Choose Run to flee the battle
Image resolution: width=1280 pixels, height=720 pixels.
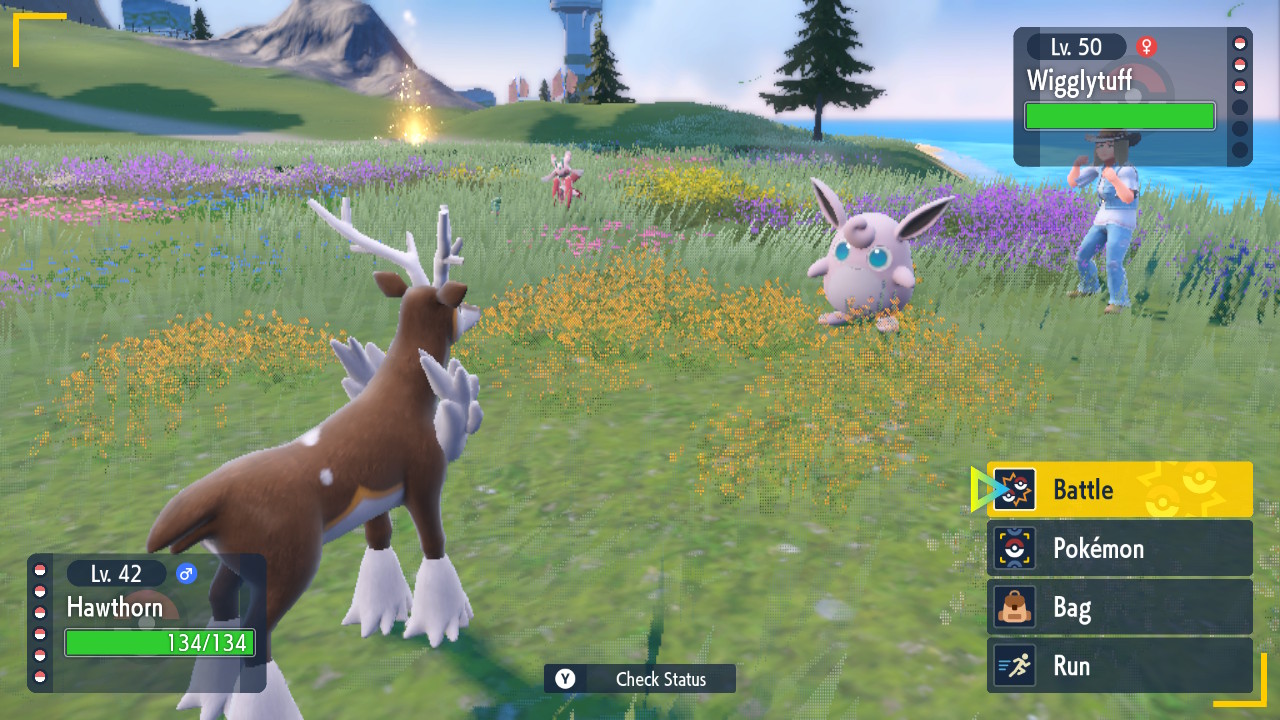(1119, 666)
